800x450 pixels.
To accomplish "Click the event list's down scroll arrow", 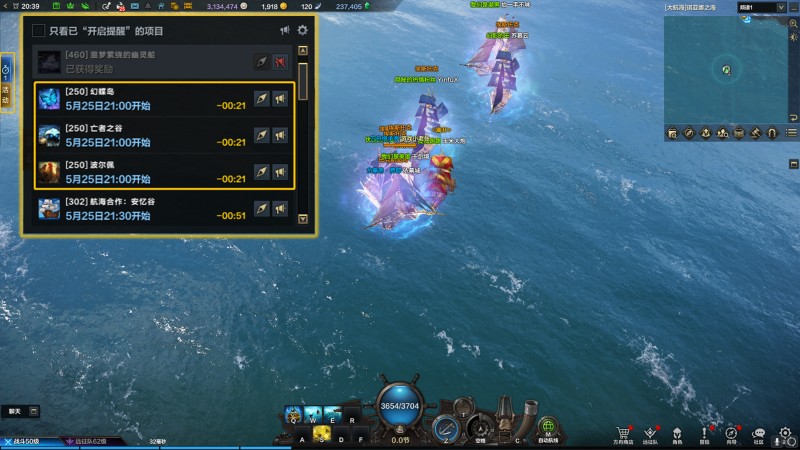I will point(303,219).
